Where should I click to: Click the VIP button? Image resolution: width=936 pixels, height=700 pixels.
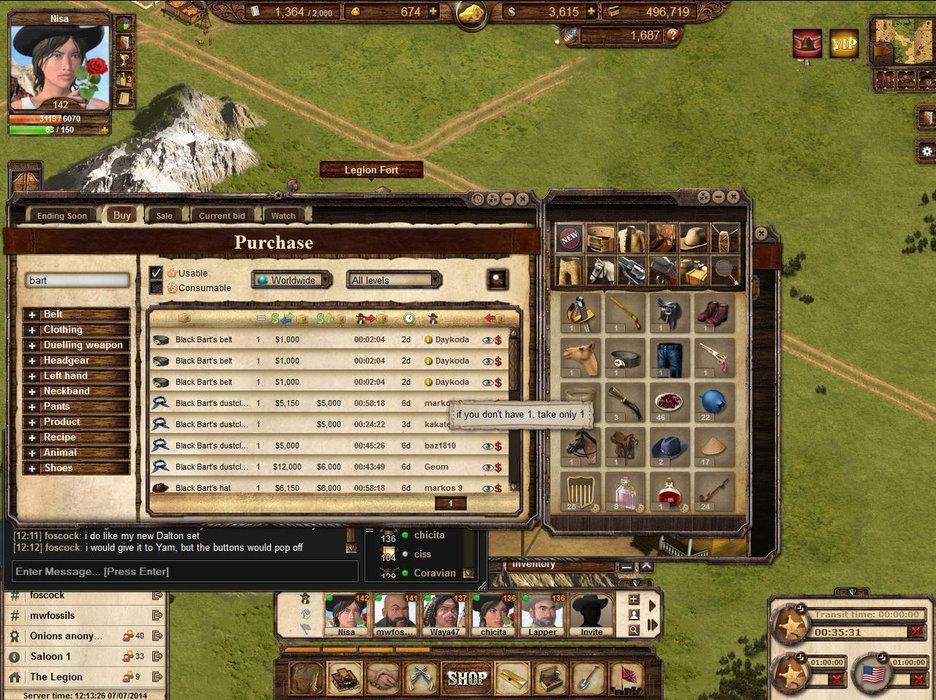pos(844,43)
